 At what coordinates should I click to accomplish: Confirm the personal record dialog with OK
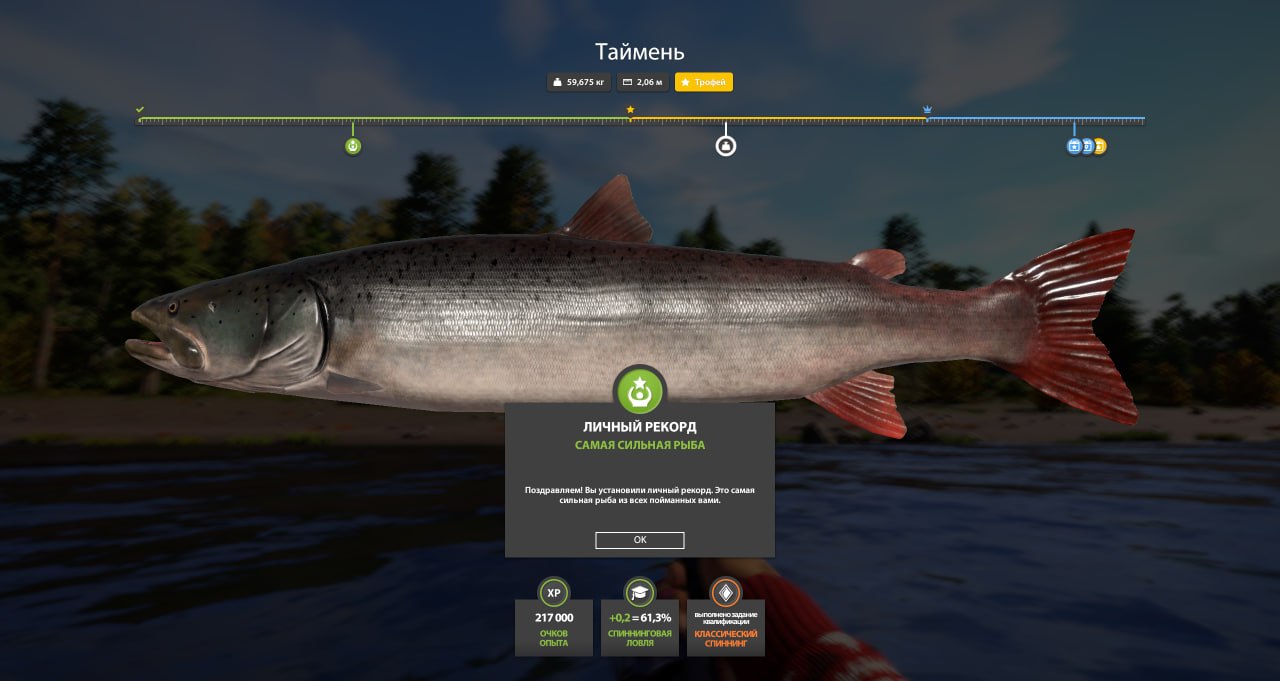coord(640,540)
